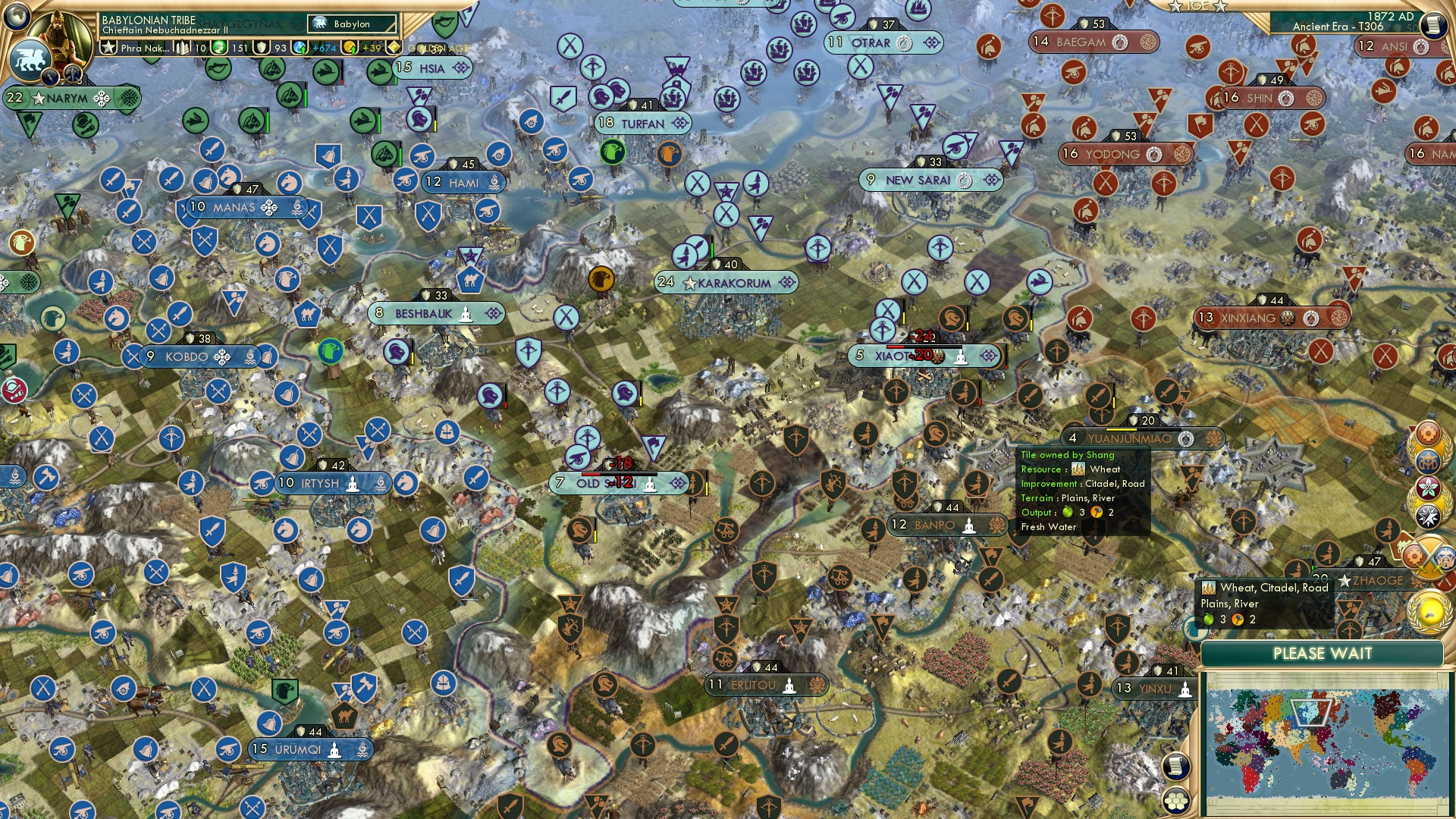Toggle the hex grid overlay button
The height and width of the screenshot is (819, 1456).
1175,802
